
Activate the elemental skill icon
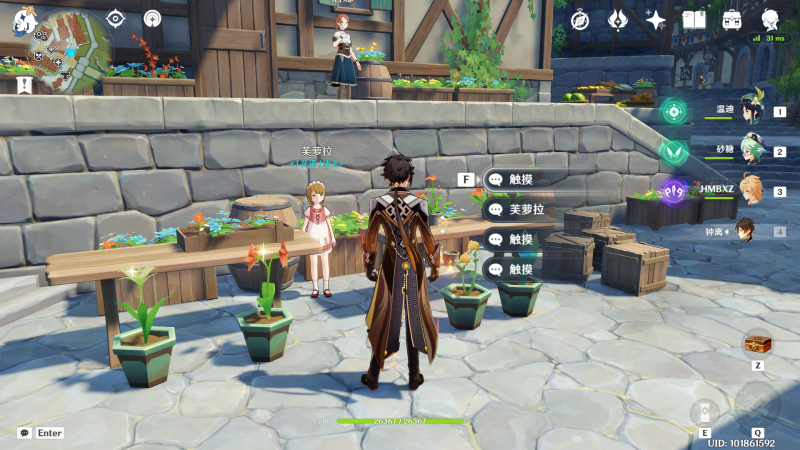point(705,411)
